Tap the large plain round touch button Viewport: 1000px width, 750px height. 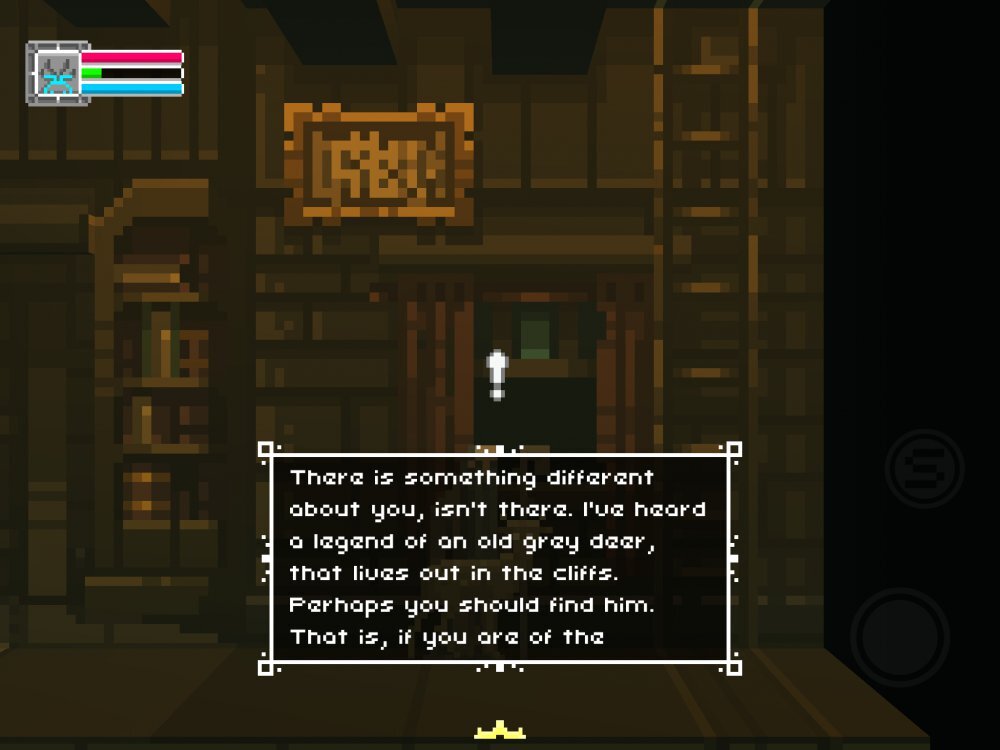pos(900,637)
